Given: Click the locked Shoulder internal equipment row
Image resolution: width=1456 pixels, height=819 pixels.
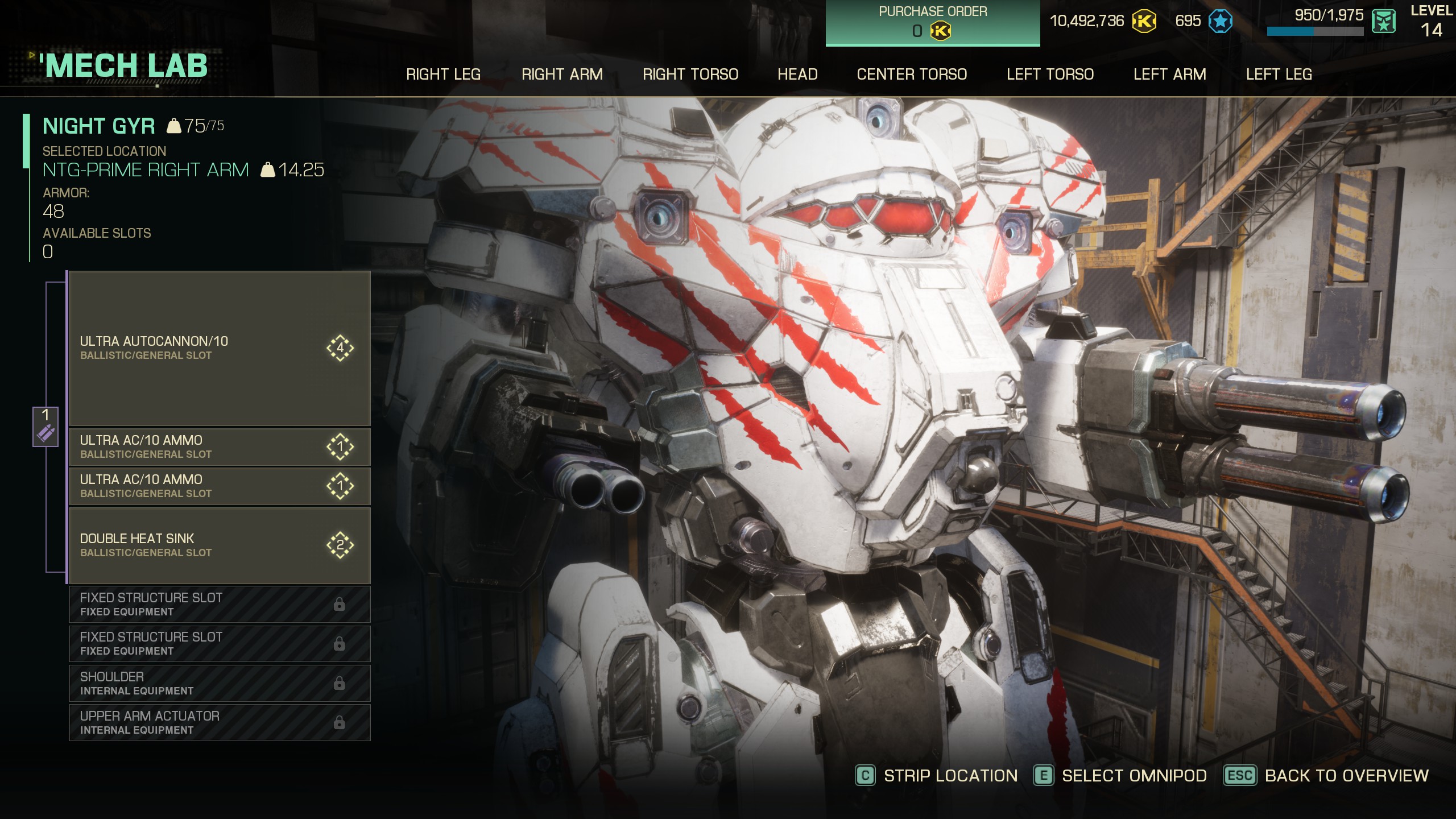Looking at the screenshot, I should click(219, 683).
